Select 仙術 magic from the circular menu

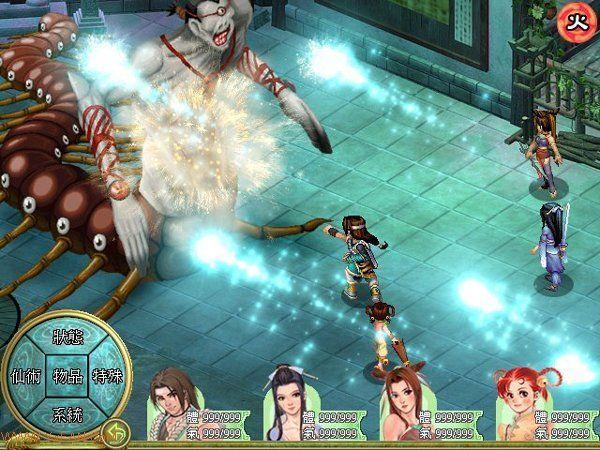pyautogui.click(x=24, y=377)
